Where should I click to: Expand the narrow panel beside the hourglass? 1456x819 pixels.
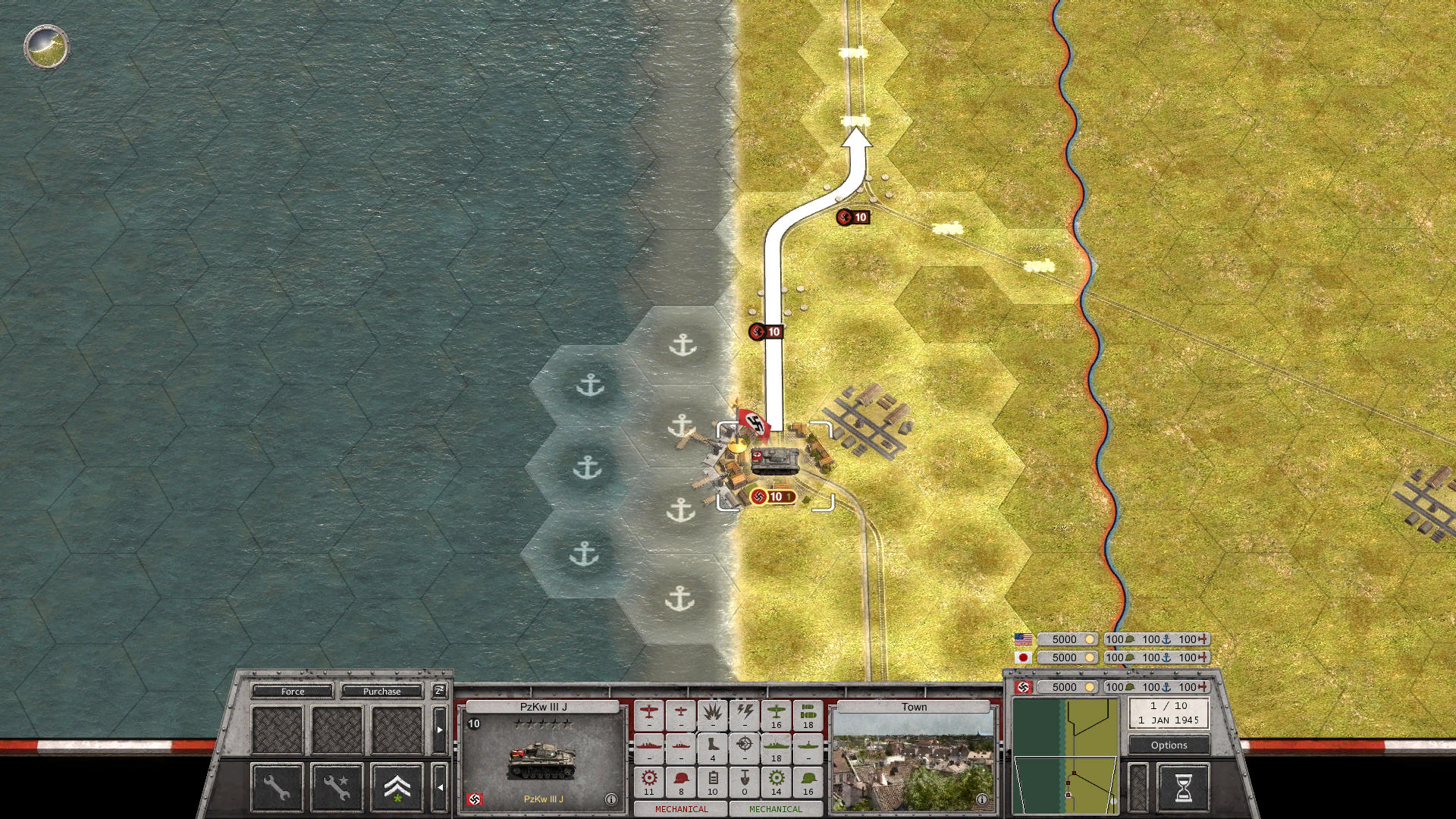click(1138, 787)
